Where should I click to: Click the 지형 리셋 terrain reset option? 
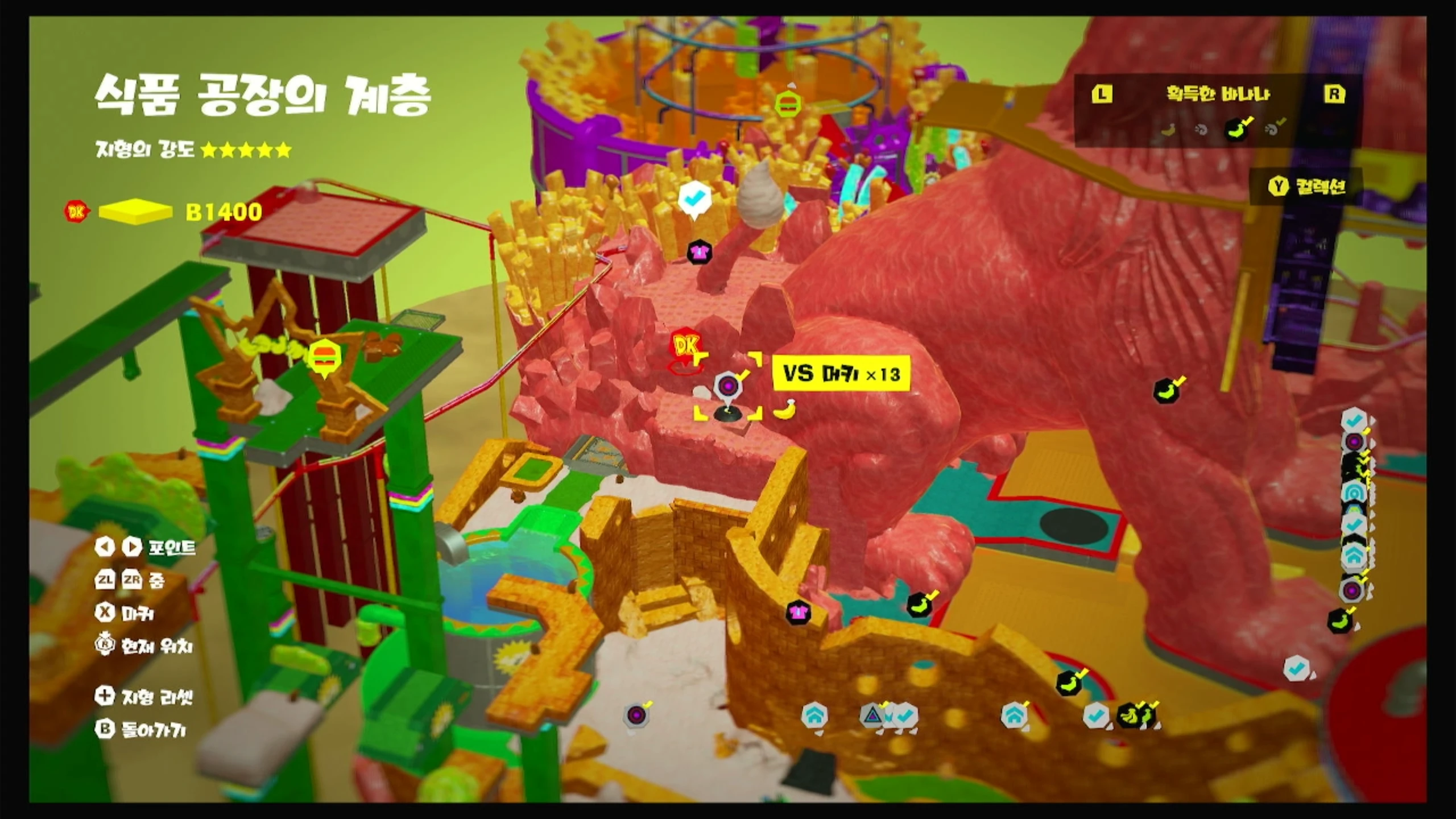pos(145,696)
